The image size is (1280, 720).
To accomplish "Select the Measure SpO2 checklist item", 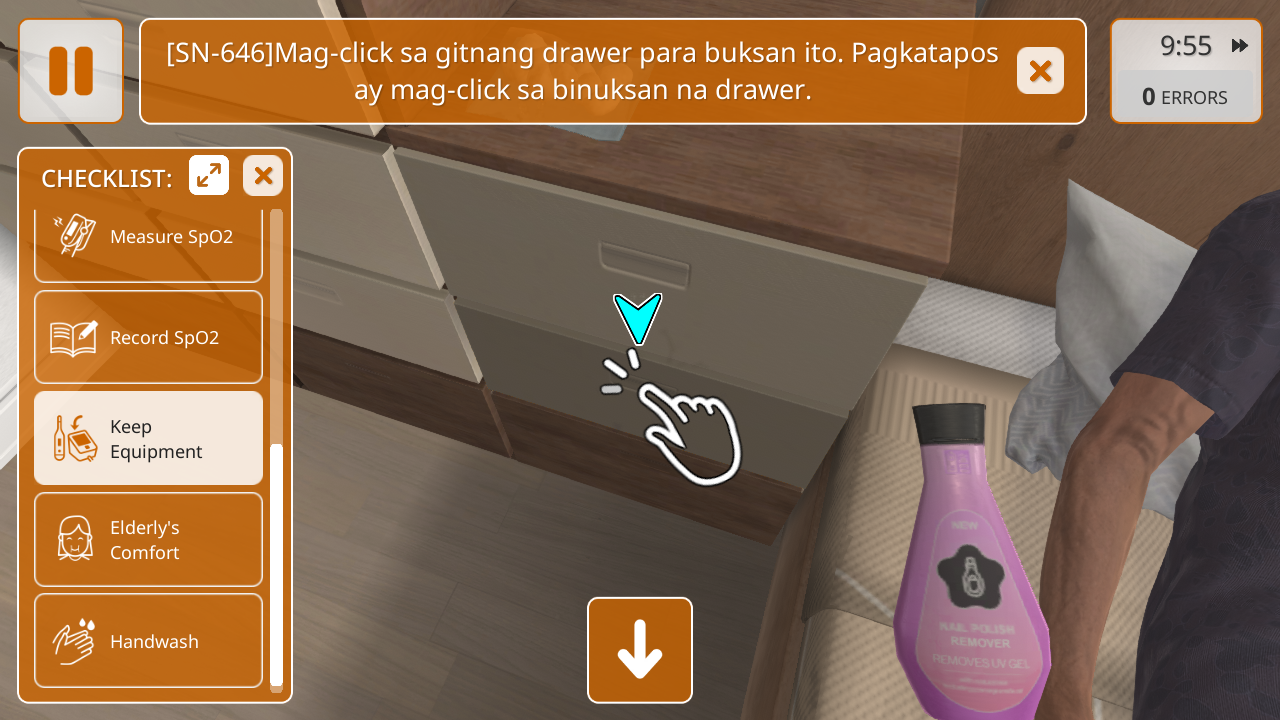I will pyautogui.click(x=148, y=238).
